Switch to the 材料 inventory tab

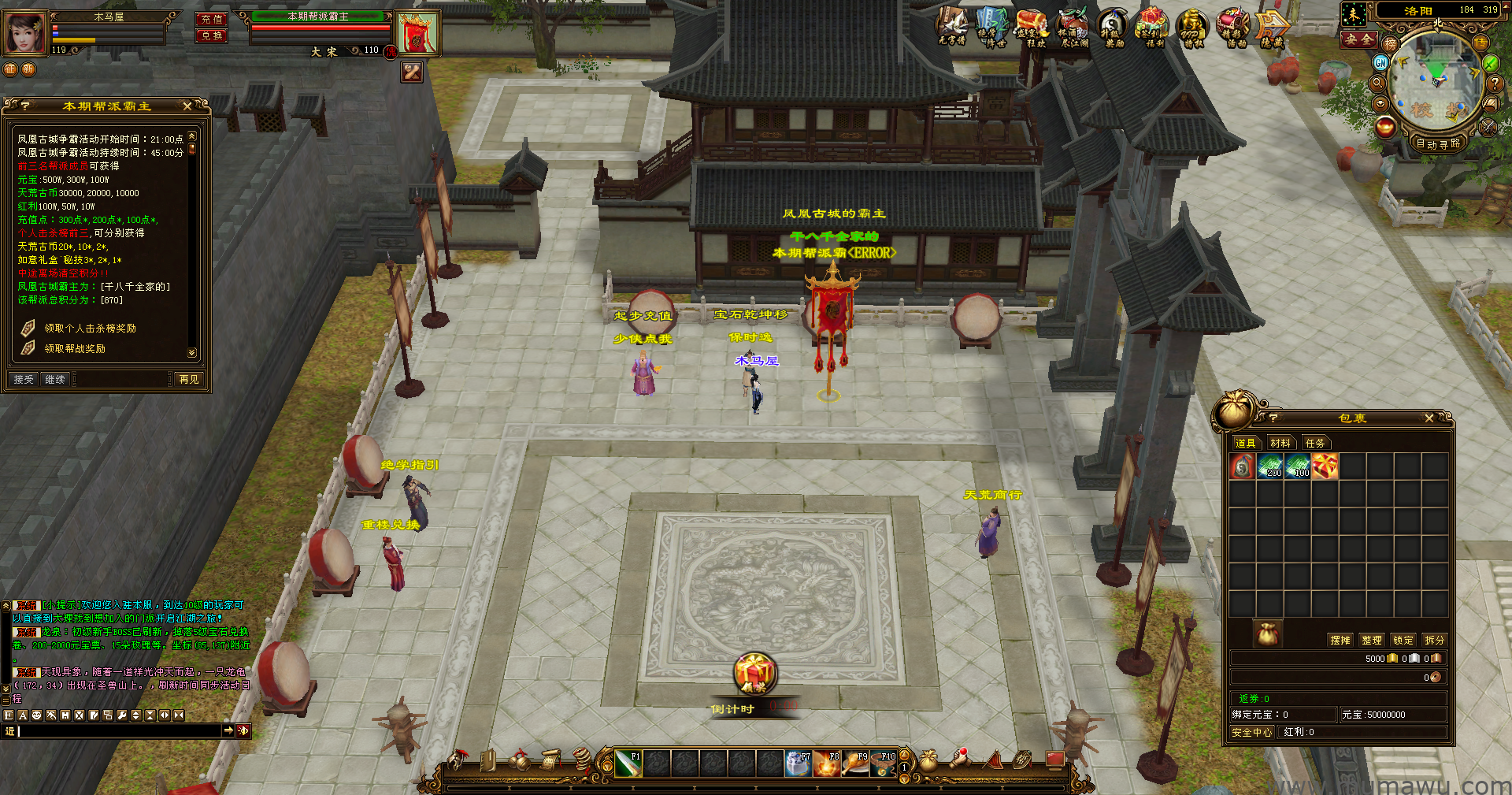[1280, 443]
